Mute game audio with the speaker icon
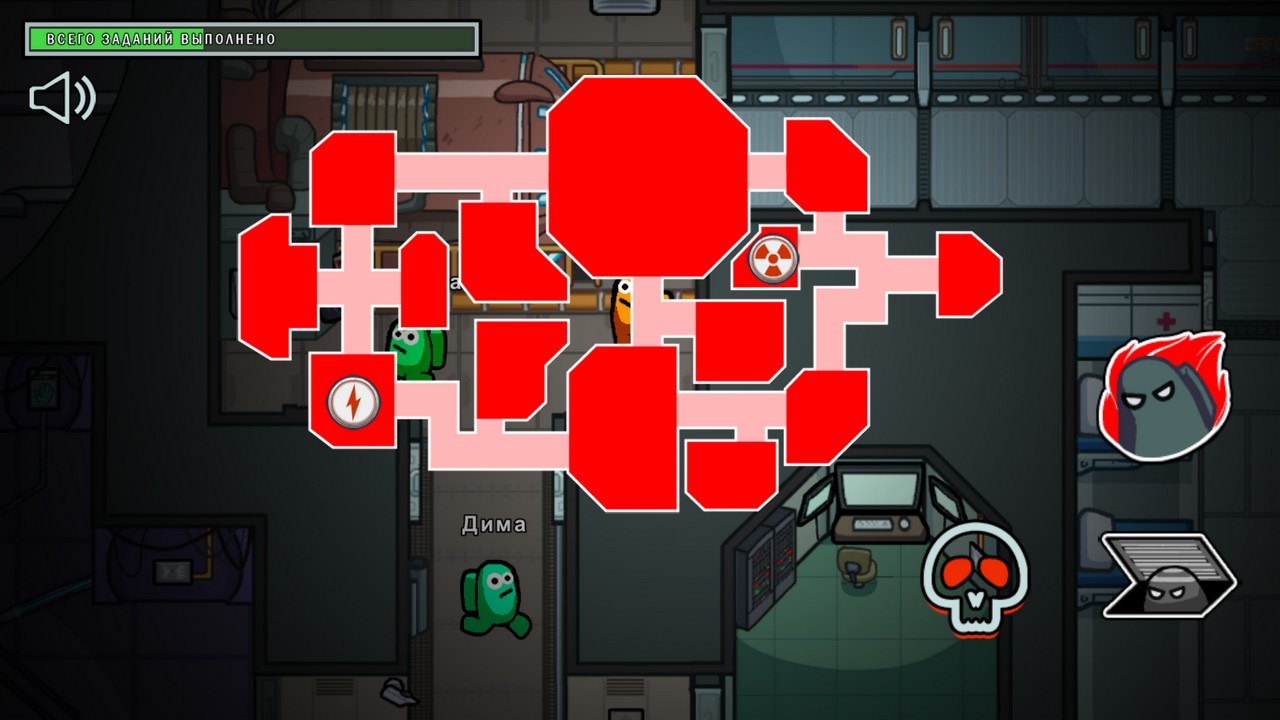This screenshot has width=1280, height=720. pos(62,97)
